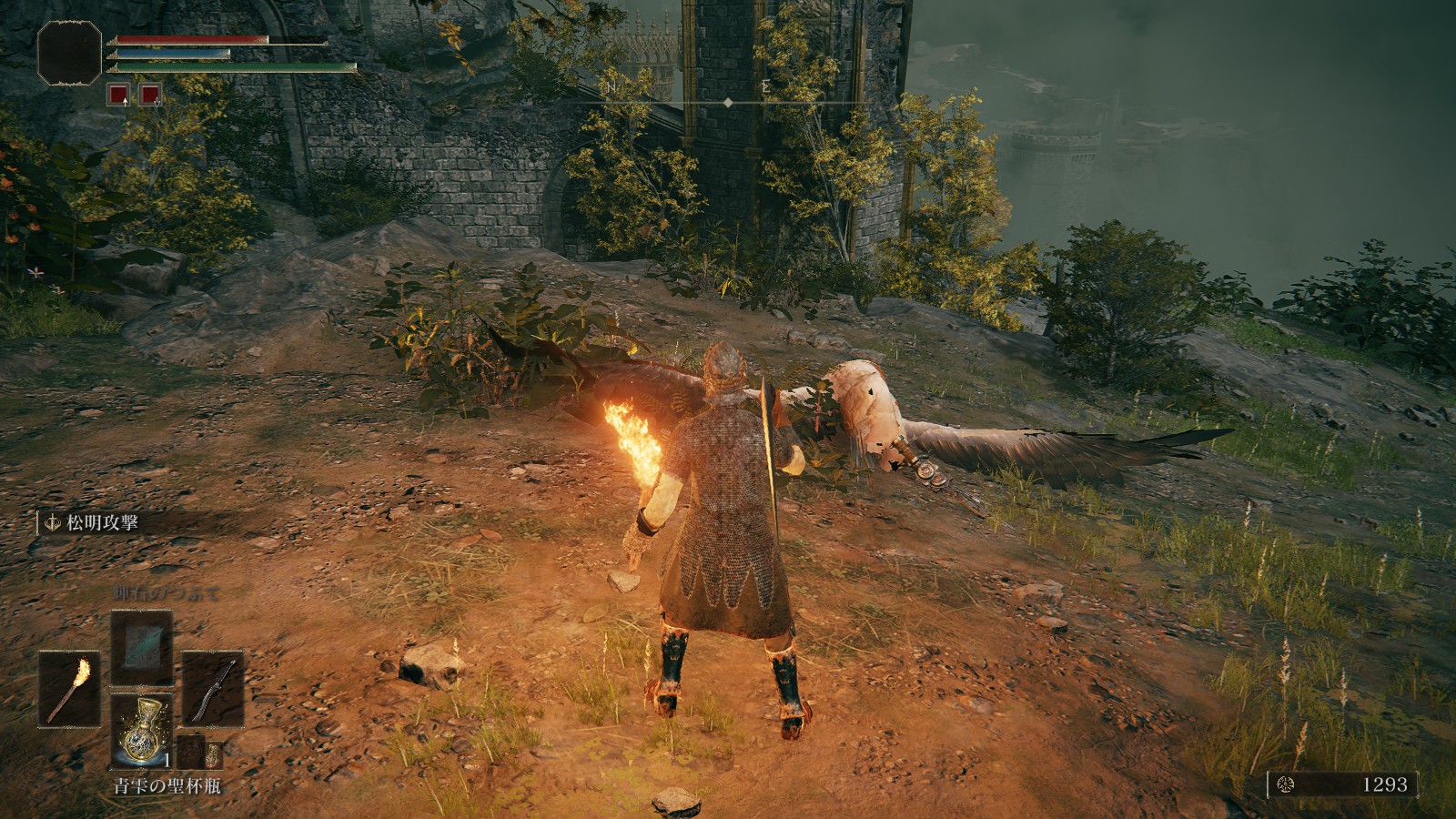Click the compass bar's diamond marker

point(728,104)
